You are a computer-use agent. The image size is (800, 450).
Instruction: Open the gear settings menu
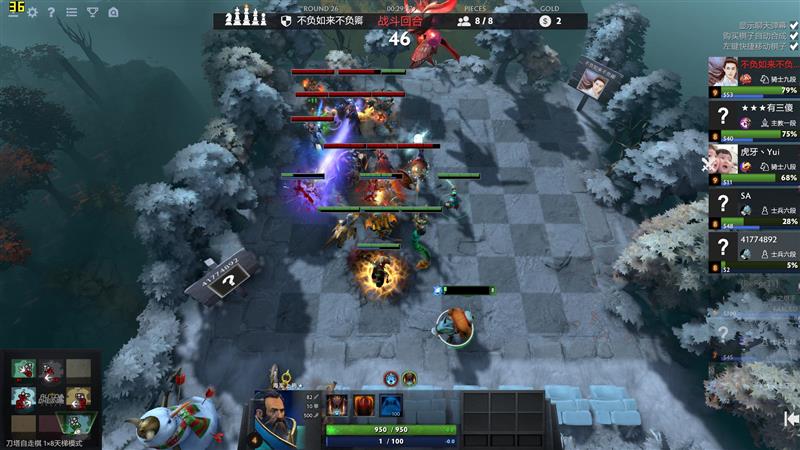32,13
